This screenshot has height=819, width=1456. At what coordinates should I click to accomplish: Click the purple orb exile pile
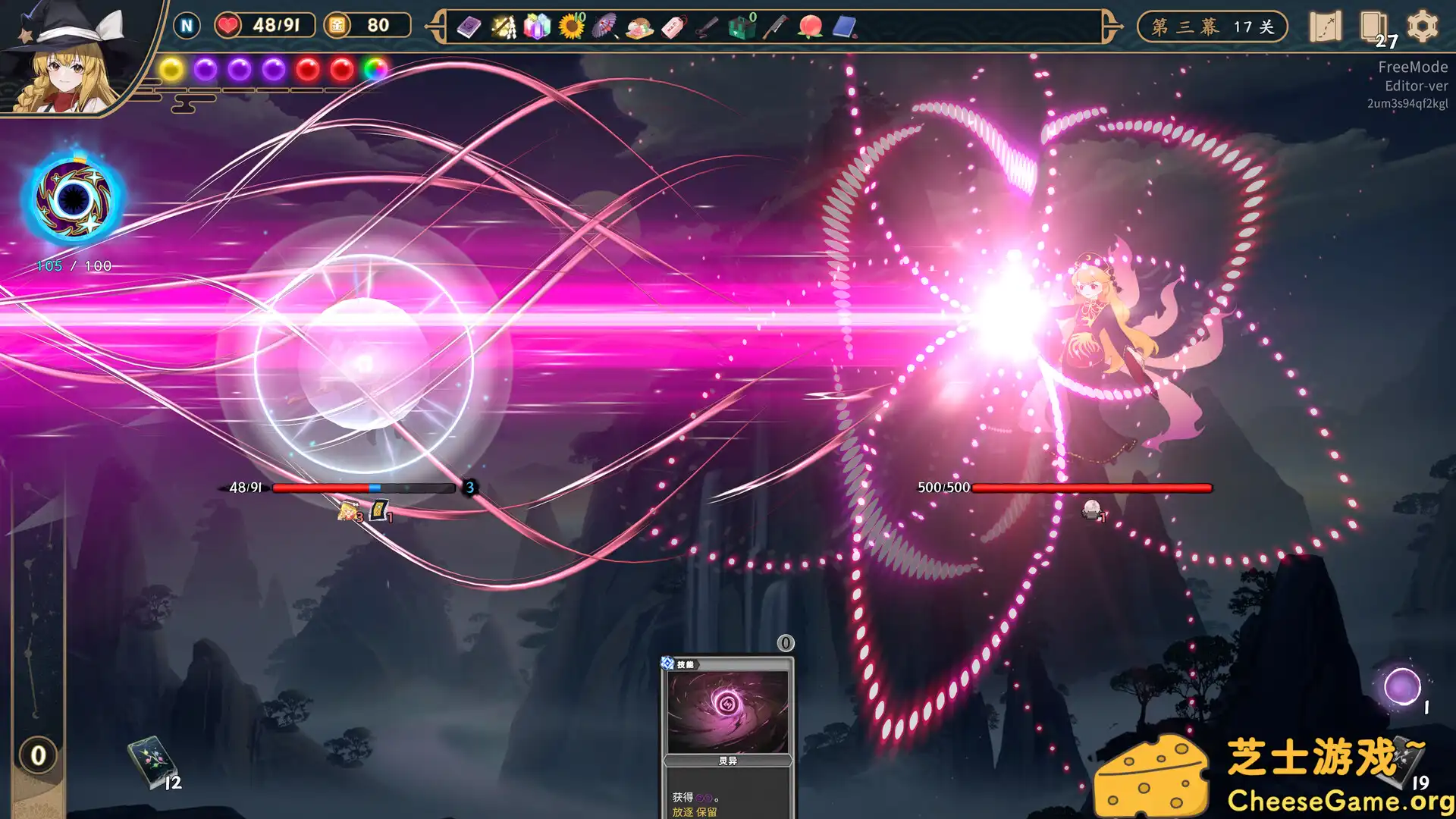coord(1402,687)
